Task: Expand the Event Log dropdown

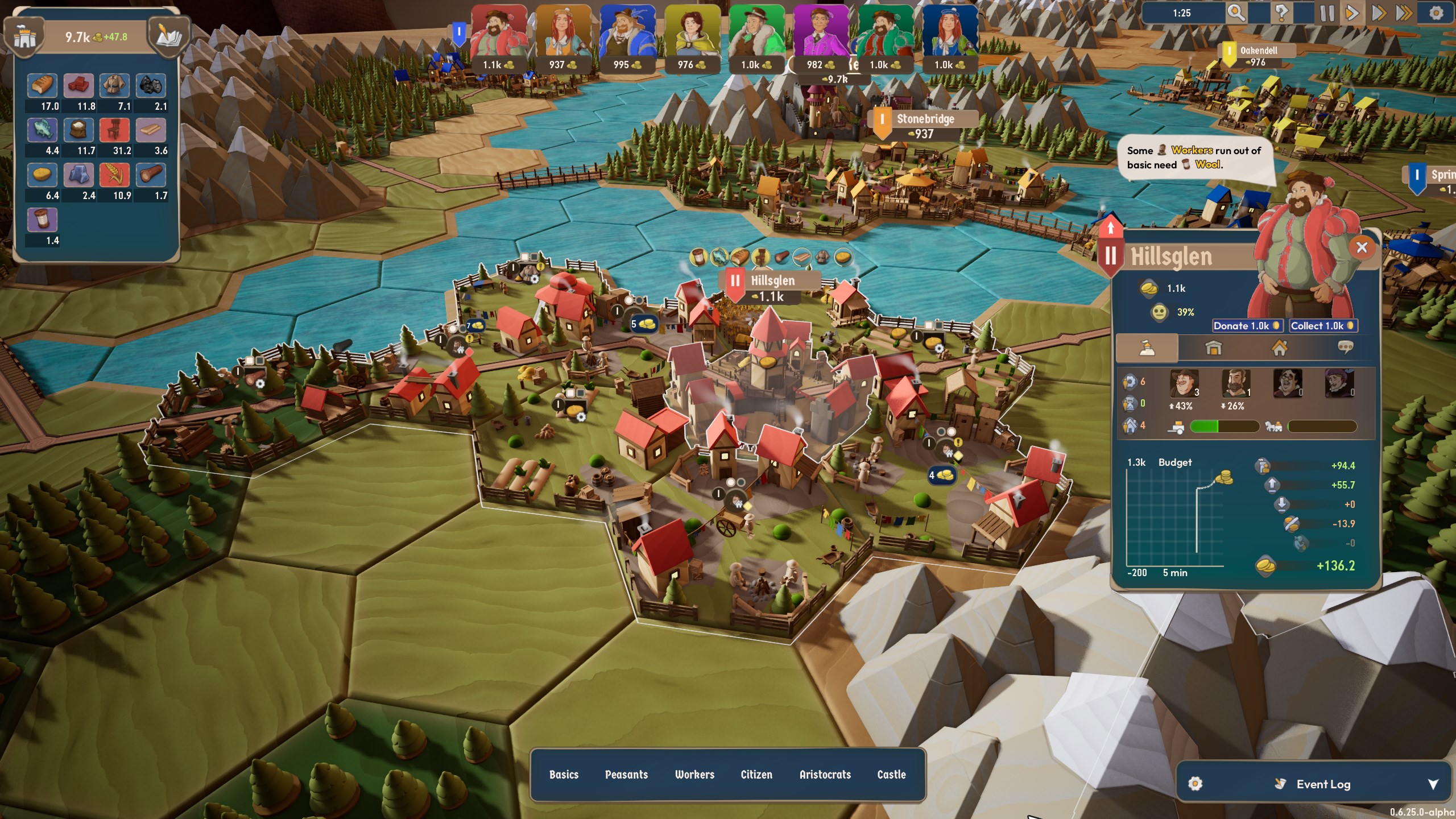Action: click(x=1433, y=784)
